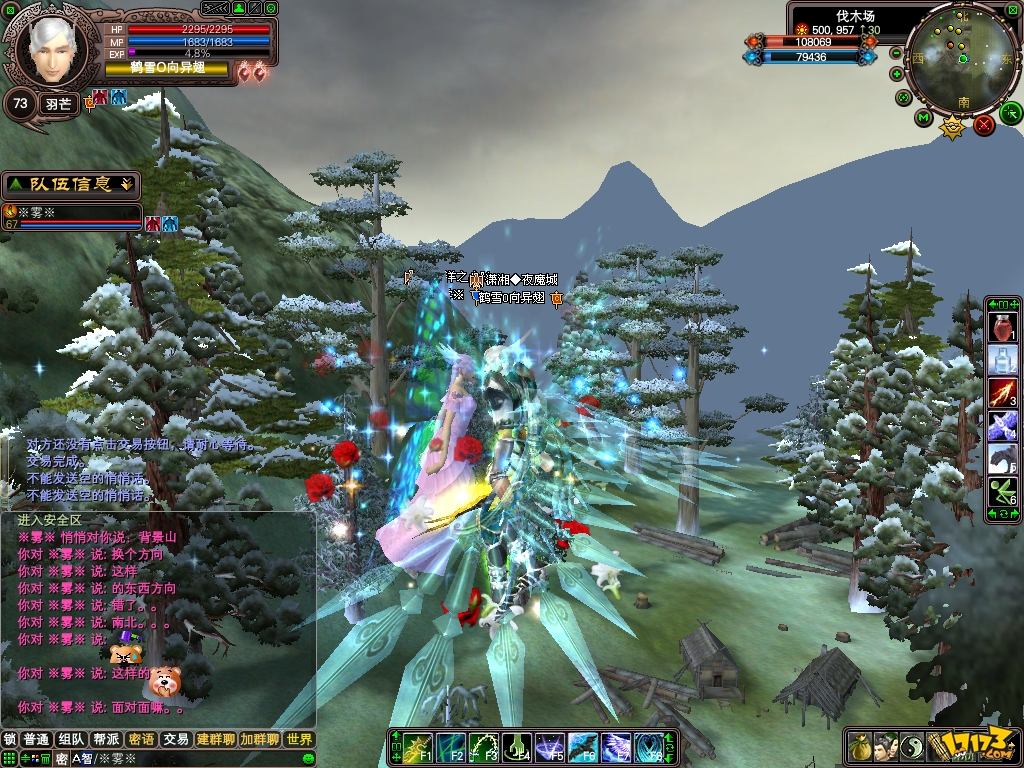Select the 组队 team chat tab

71,740
